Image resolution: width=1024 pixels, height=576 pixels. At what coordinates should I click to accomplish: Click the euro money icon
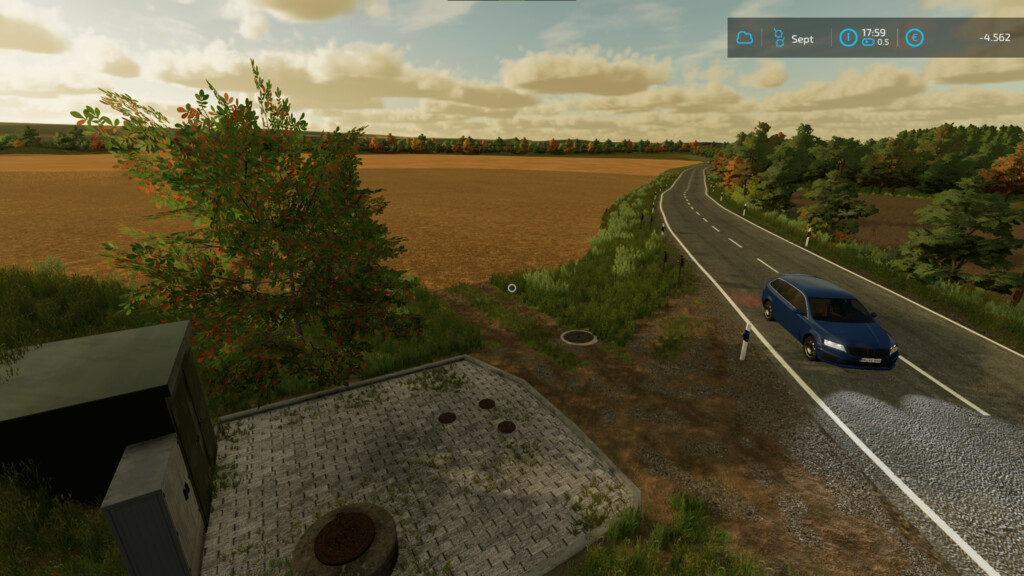[914, 38]
